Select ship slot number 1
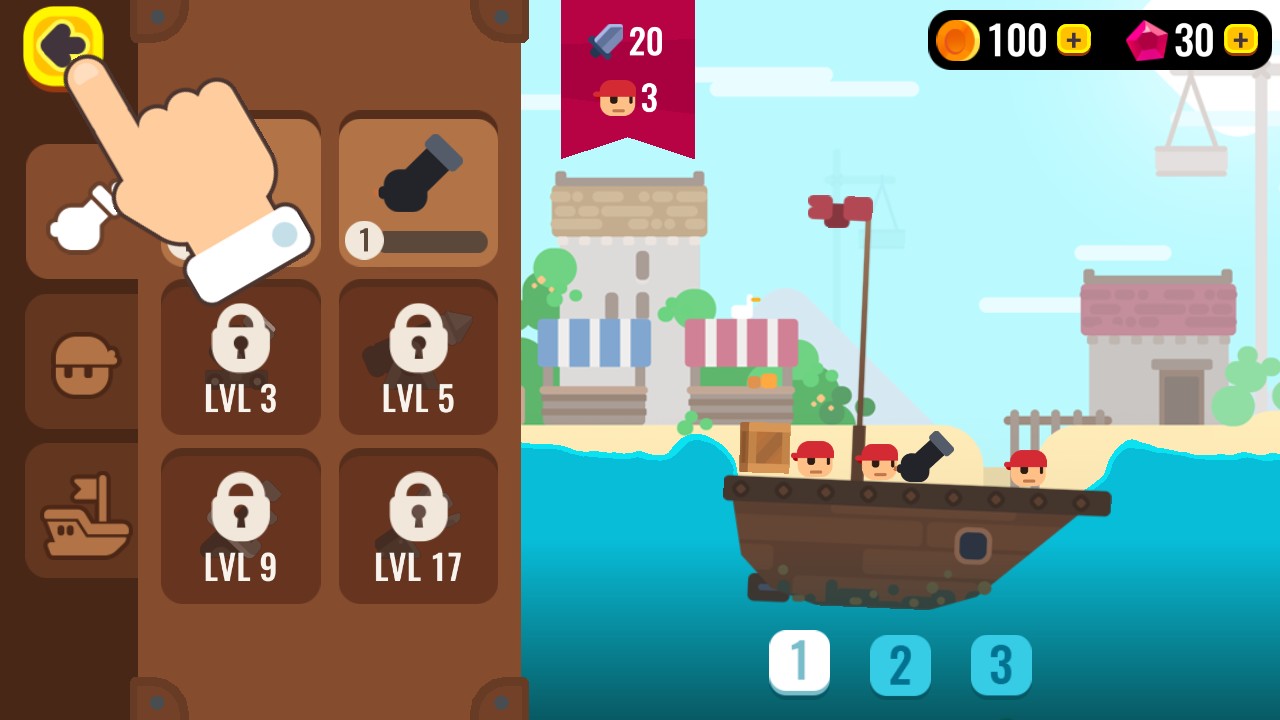This screenshot has width=1280, height=720. pyautogui.click(x=799, y=662)
